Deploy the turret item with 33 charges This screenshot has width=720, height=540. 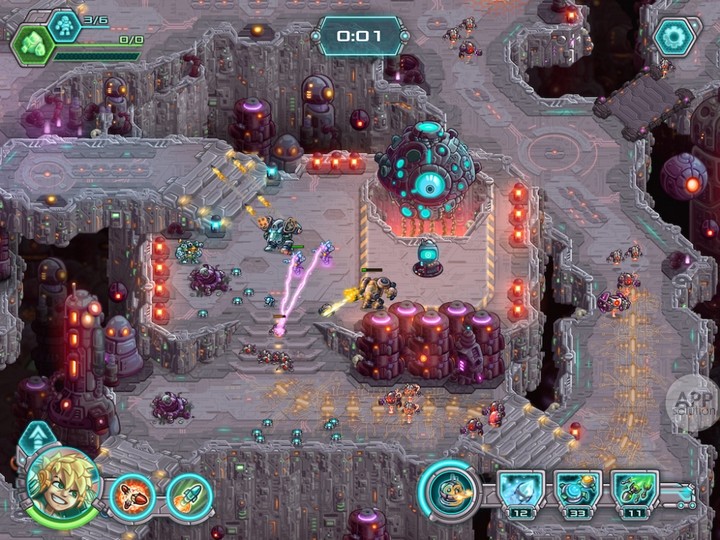(x=579, y=491)
